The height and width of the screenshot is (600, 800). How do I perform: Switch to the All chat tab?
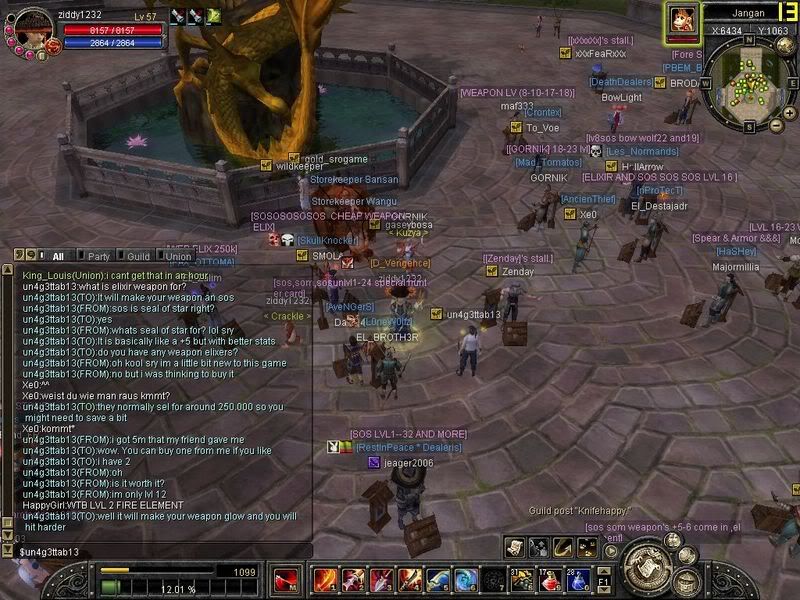[58, 256]
